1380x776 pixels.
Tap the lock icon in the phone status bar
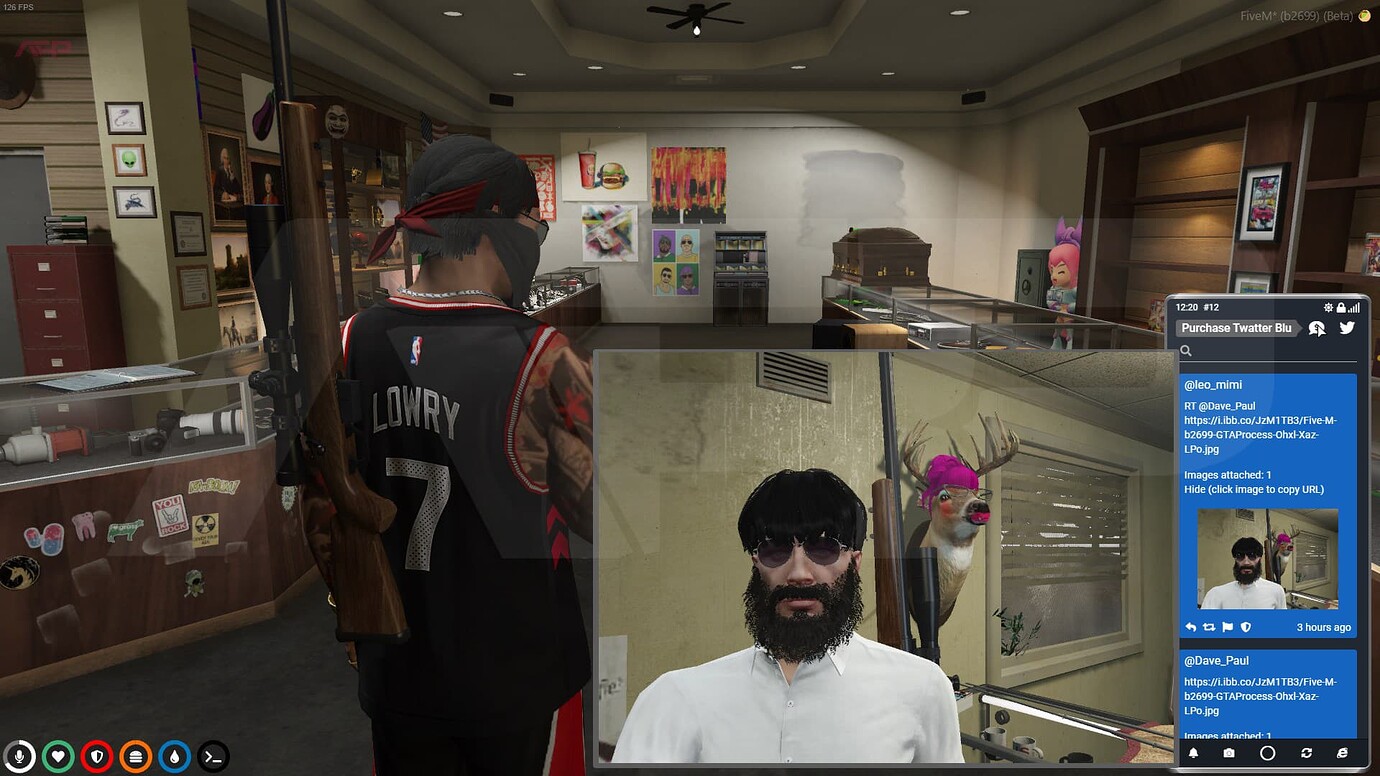tap(1341, 307)
